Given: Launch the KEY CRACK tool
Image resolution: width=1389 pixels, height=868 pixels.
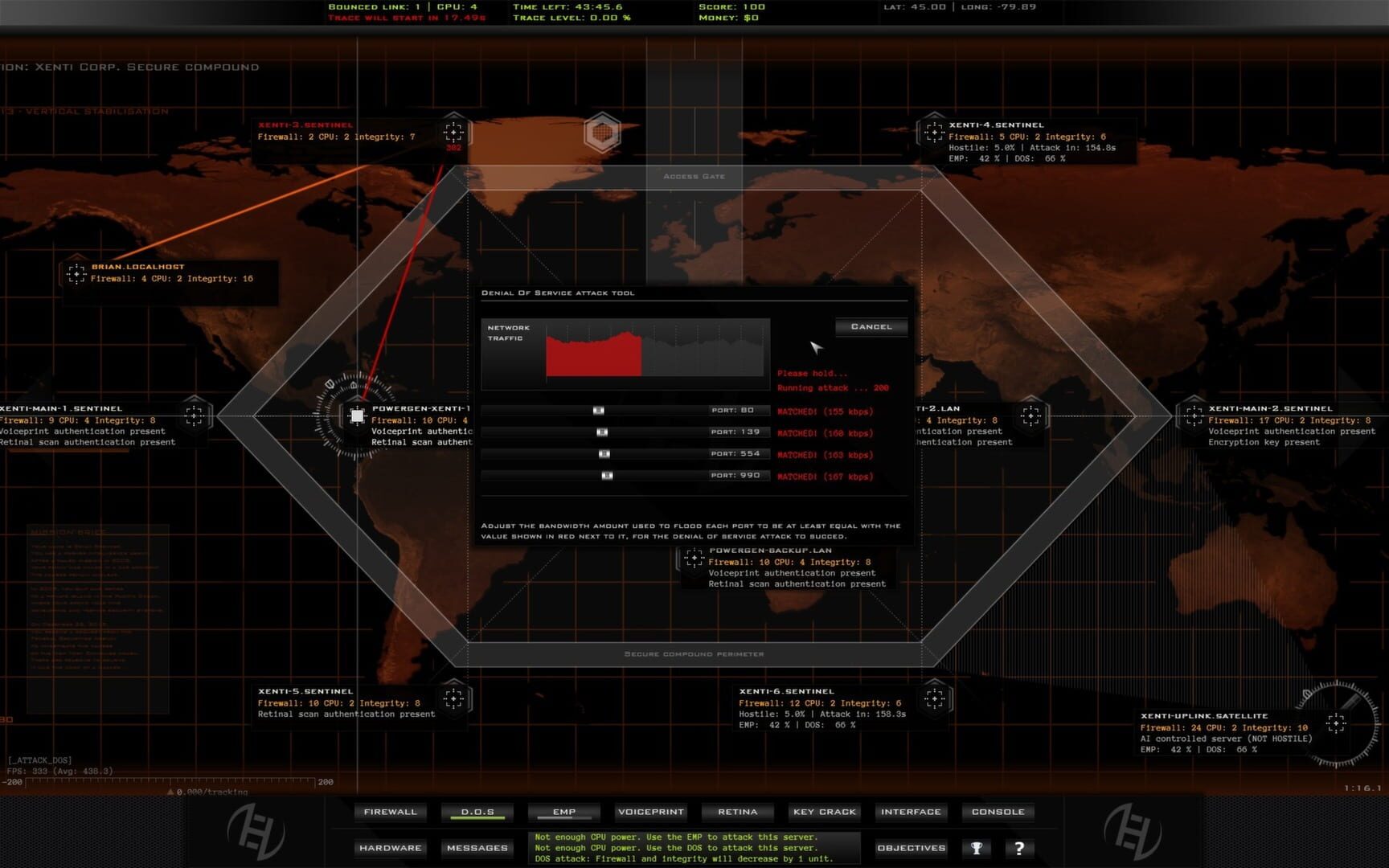Looking at the screenshot, I should click(x=824, y=812).
